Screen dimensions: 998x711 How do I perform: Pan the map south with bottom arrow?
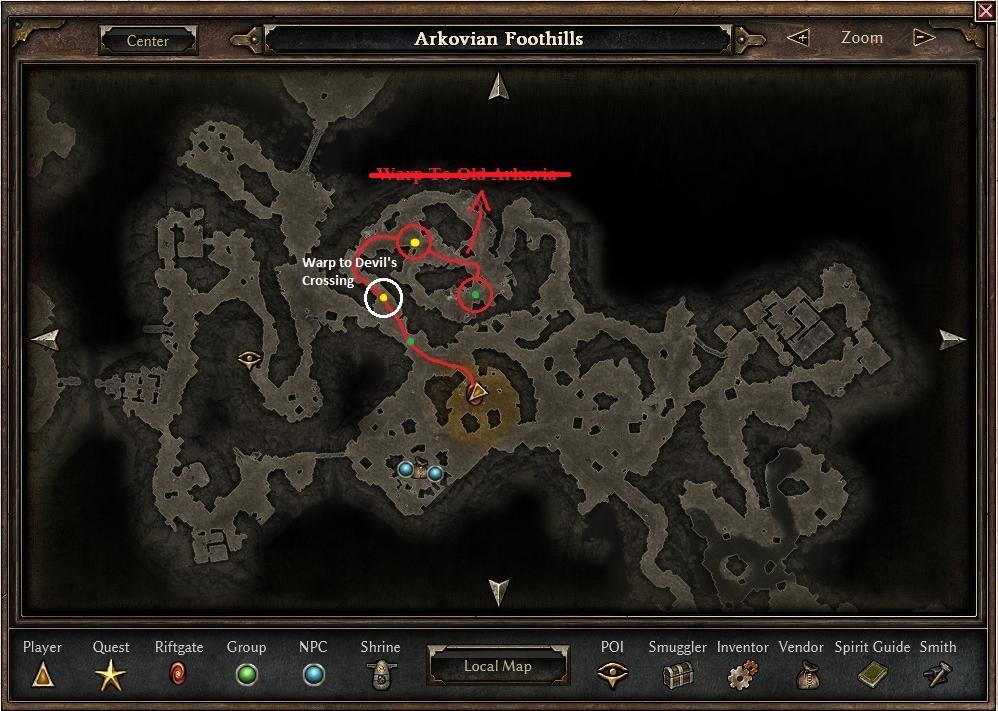(498, 592)
